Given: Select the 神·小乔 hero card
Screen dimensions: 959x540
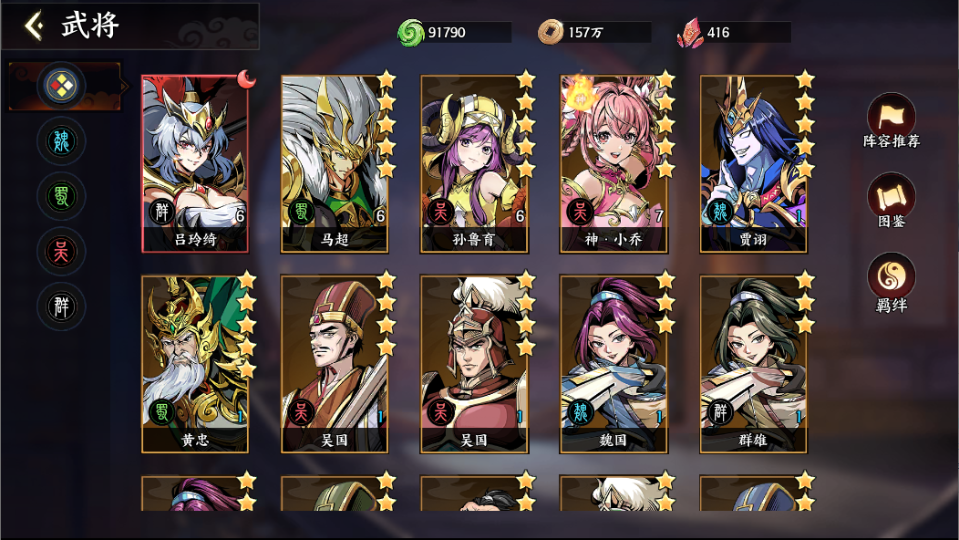Looking at the screenshot, I should point(613,162).
